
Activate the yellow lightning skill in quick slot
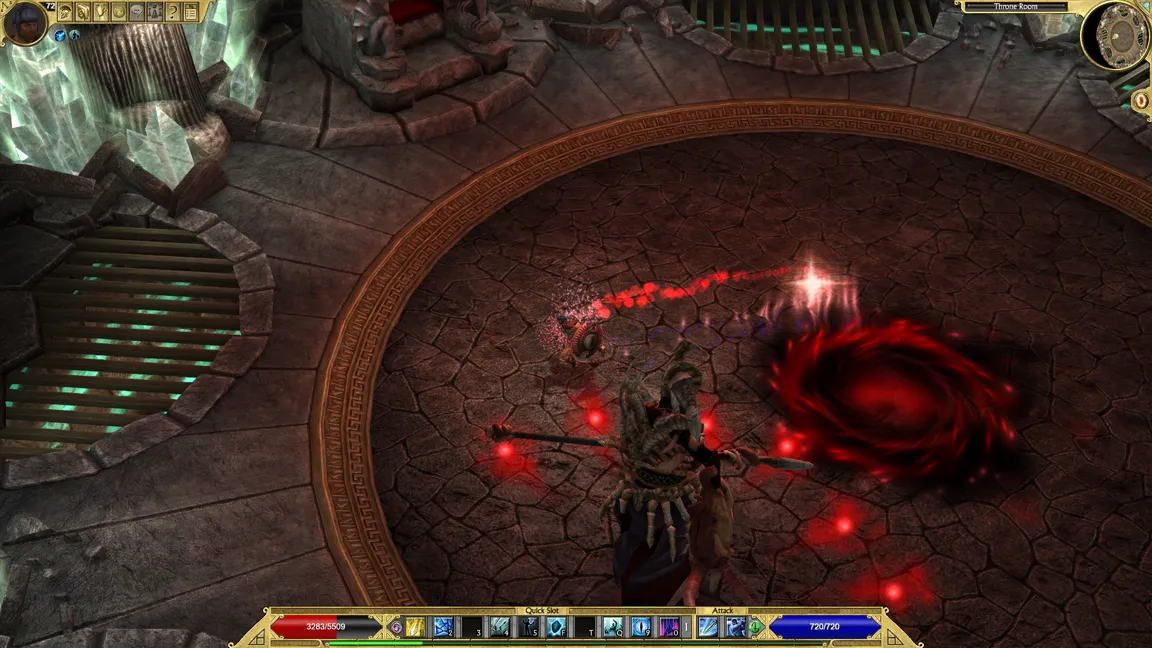[415, 627]
